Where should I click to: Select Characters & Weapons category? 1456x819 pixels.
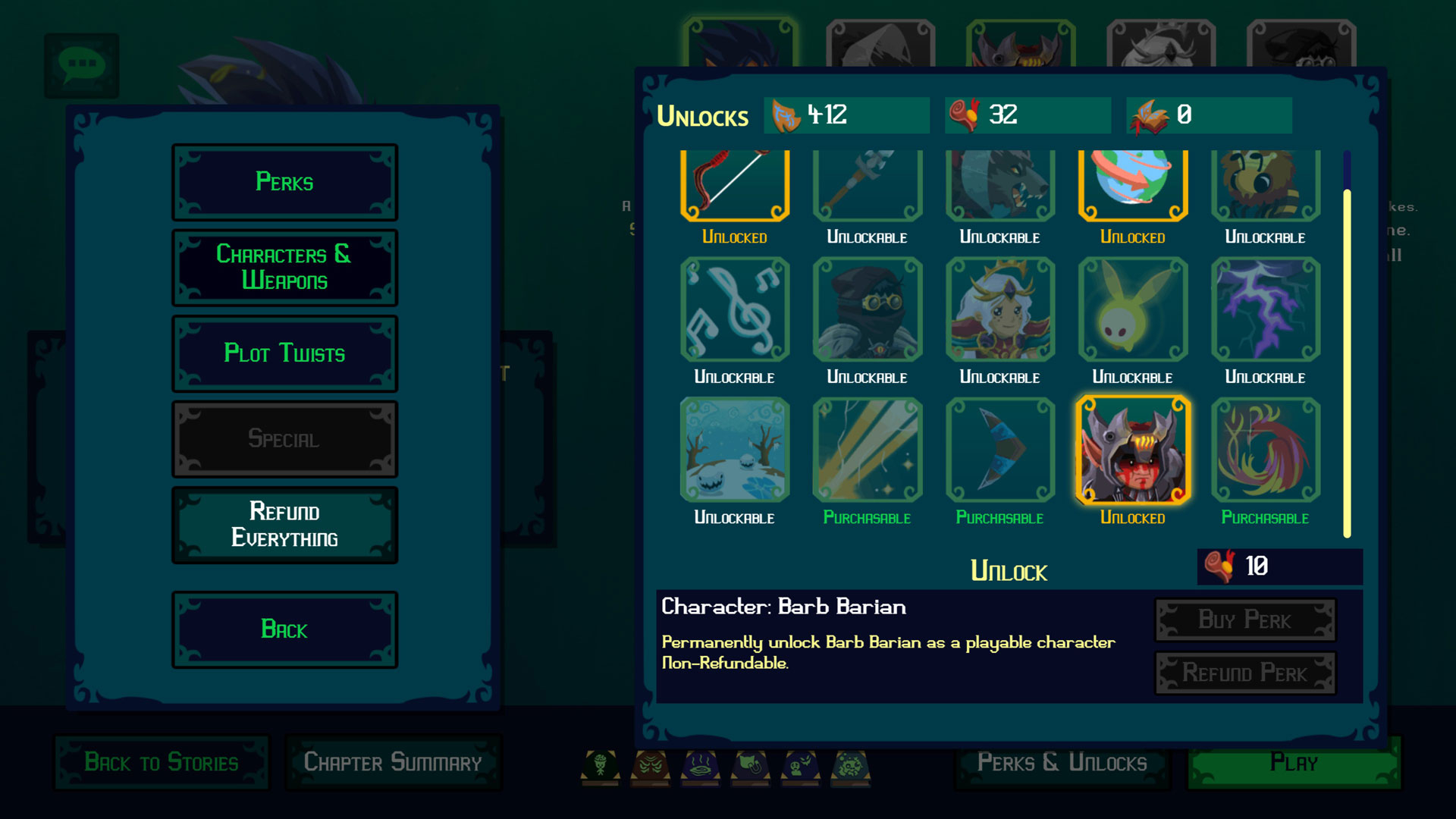click(284, 268)
